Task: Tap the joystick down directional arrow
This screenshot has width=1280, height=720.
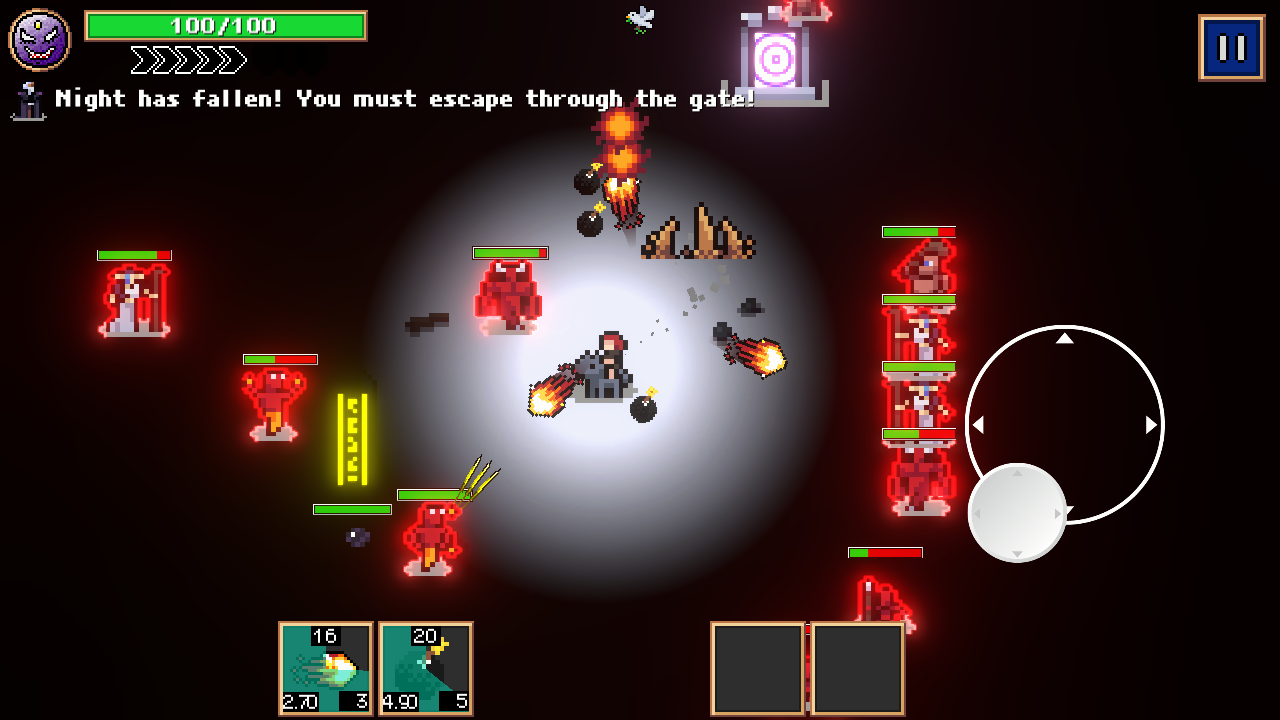Action: click(1065, 509)
